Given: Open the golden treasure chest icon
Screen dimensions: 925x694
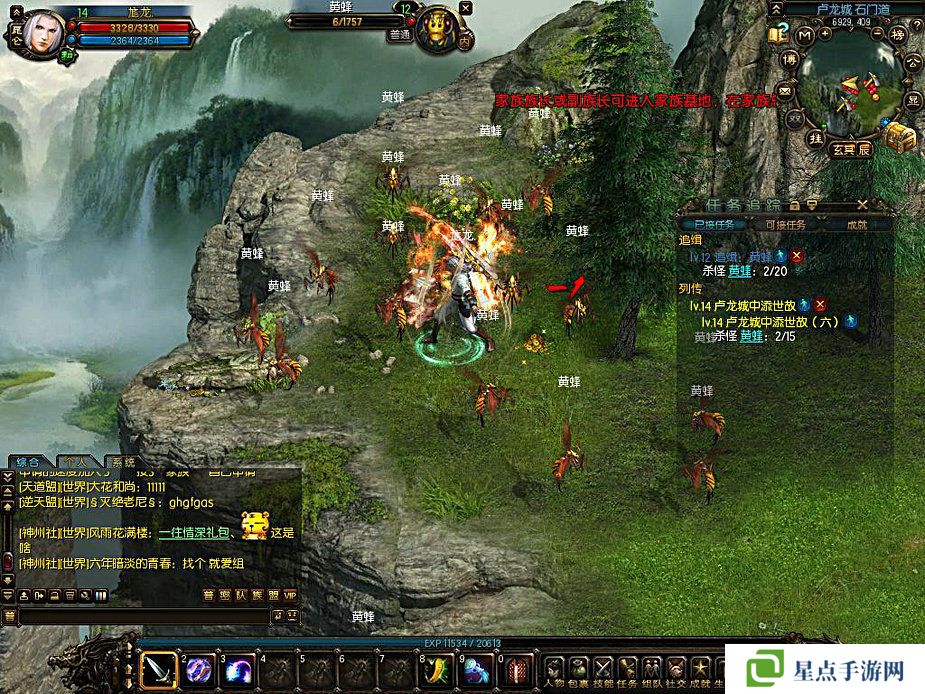Looking at the screenshot, I should [x=899, y=137].
